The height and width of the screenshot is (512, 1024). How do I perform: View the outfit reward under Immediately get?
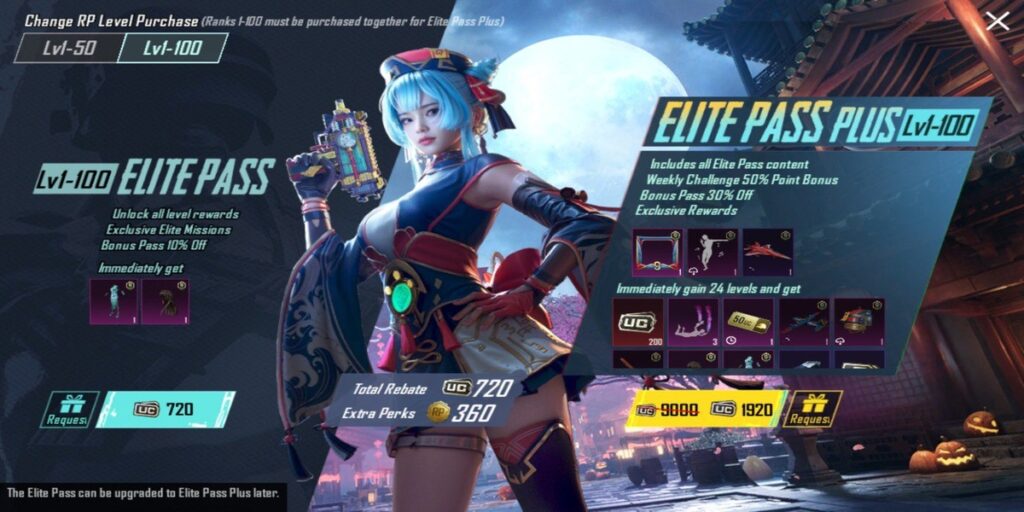tap(113, 301)
